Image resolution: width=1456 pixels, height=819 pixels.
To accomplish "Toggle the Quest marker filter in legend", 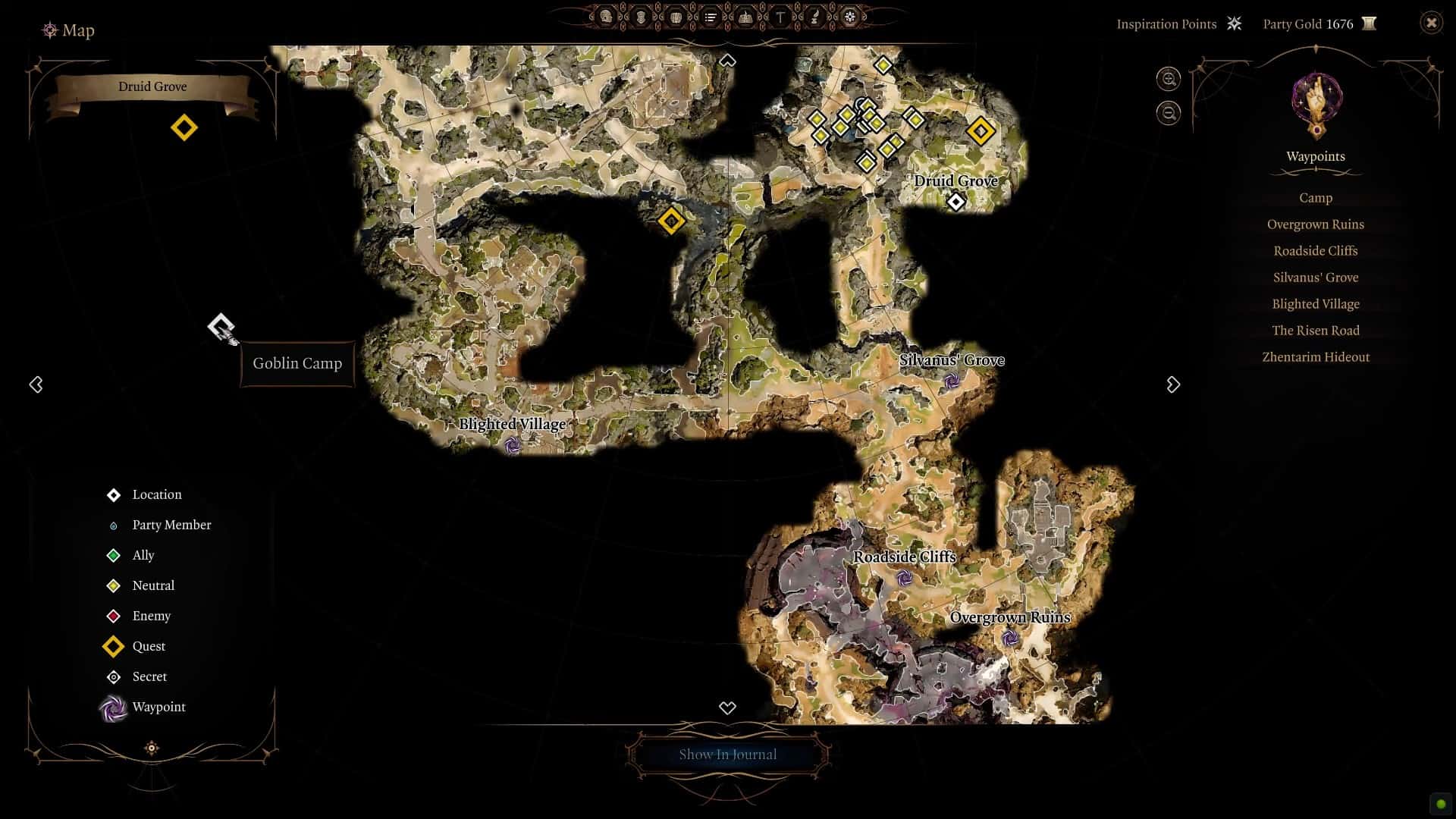I will [x=114, y=646].
